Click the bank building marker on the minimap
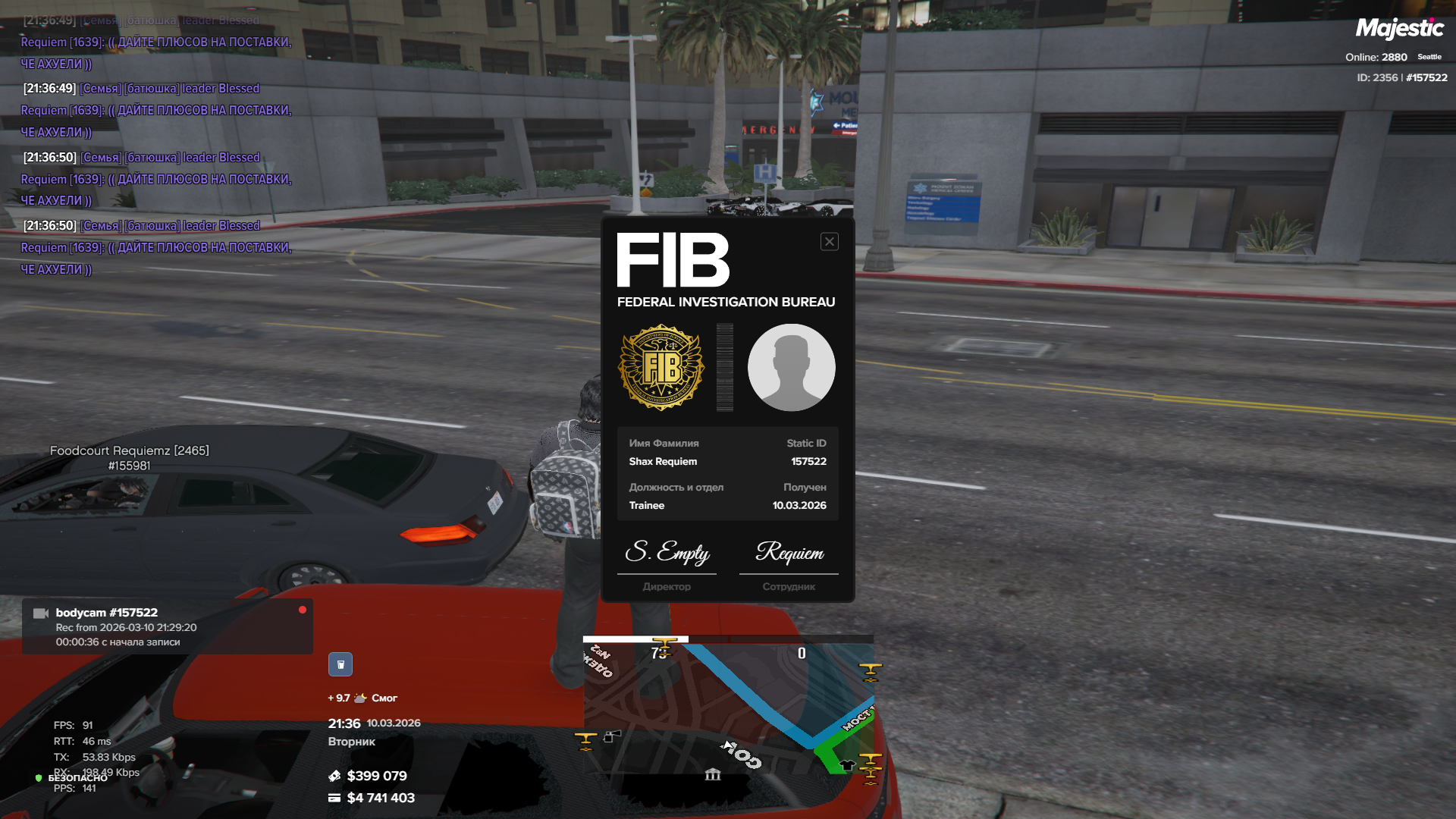The image size is (1456, 819). 713,774
